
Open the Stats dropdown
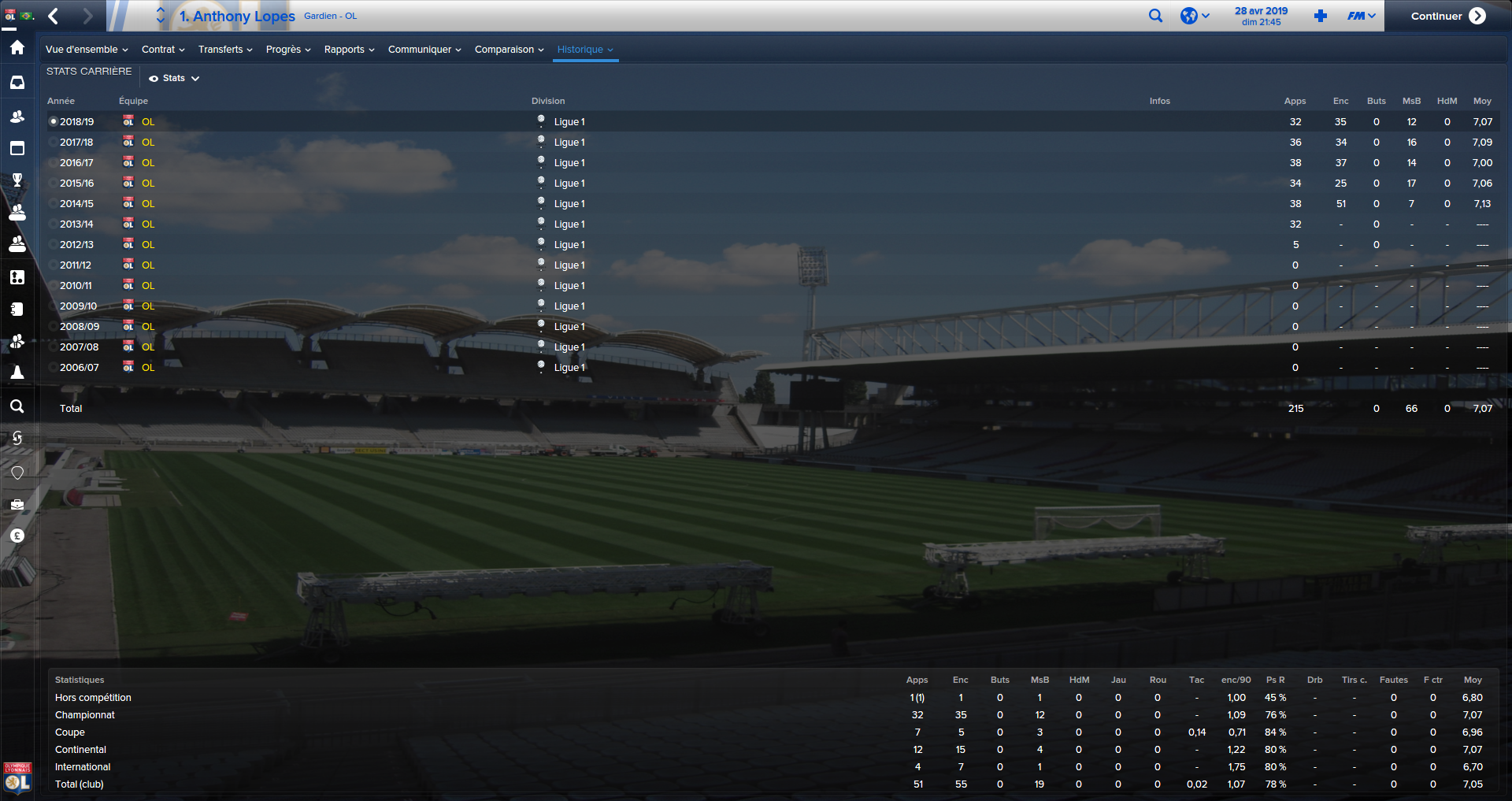pyautogui.click(x=173, y=78)
